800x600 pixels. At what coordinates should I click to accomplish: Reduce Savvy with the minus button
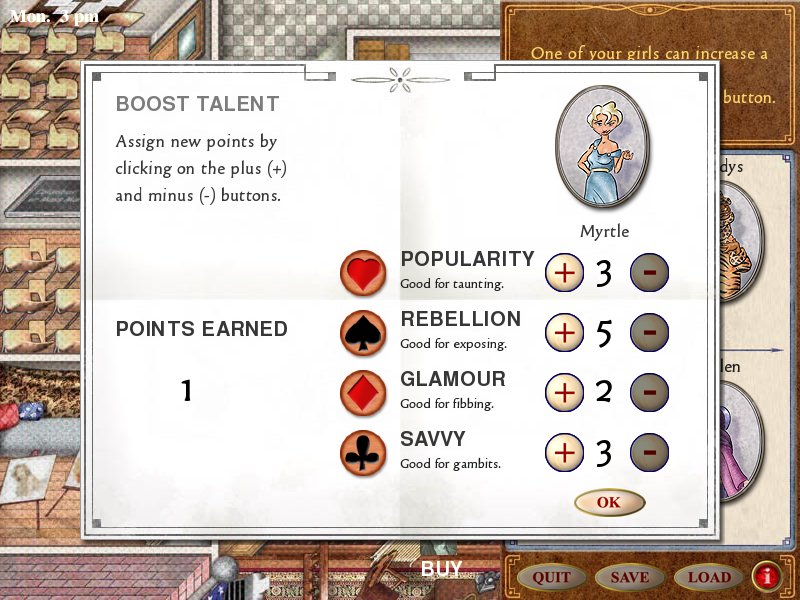click(649, 452)
